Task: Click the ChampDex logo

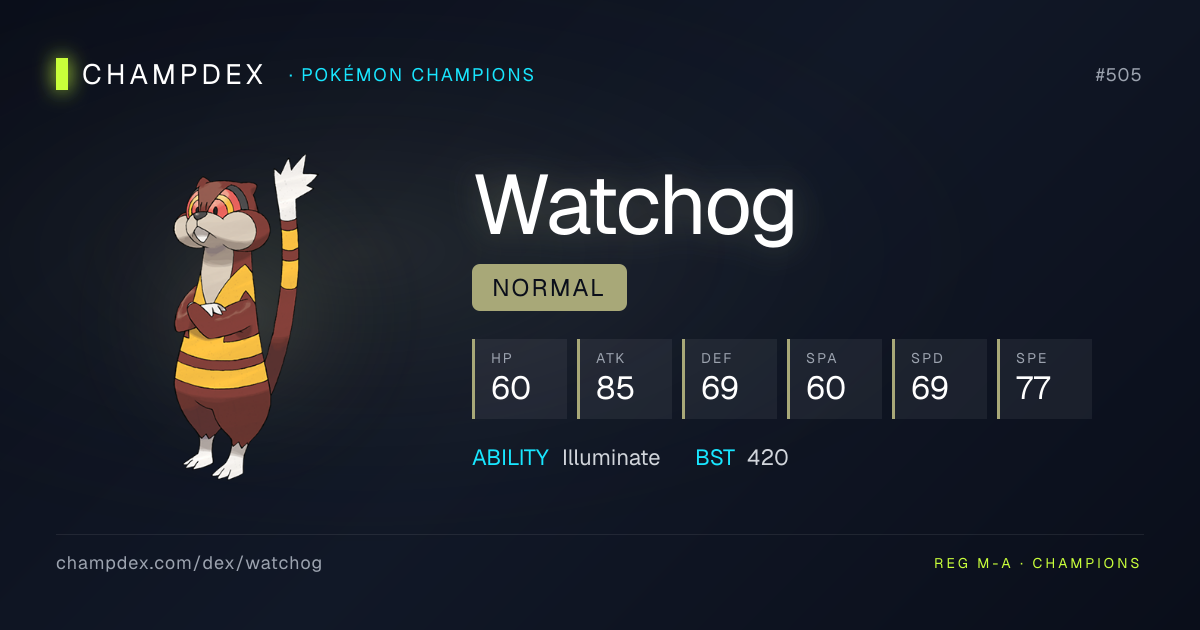Action: (160, 74)
